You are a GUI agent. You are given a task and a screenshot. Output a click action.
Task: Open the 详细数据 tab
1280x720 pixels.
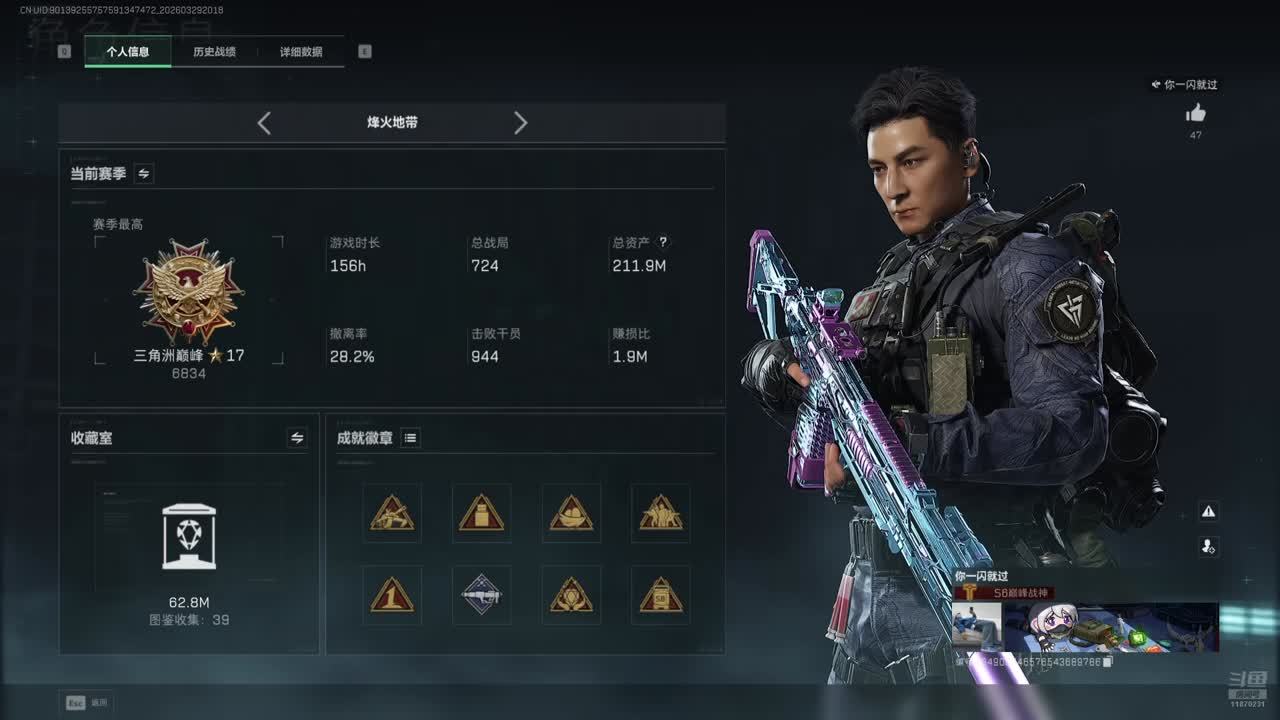301,52
